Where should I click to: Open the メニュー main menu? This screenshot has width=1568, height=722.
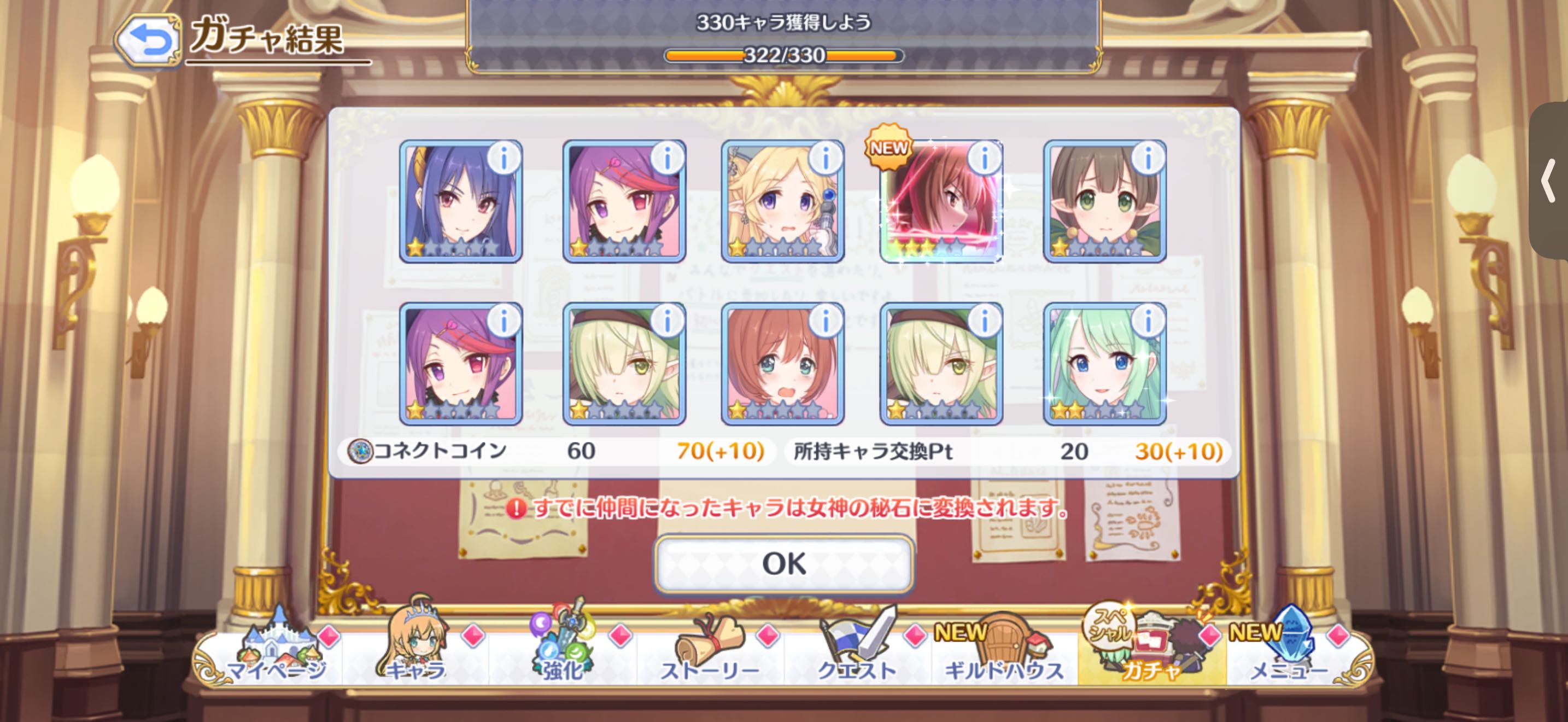[1289, 651]
